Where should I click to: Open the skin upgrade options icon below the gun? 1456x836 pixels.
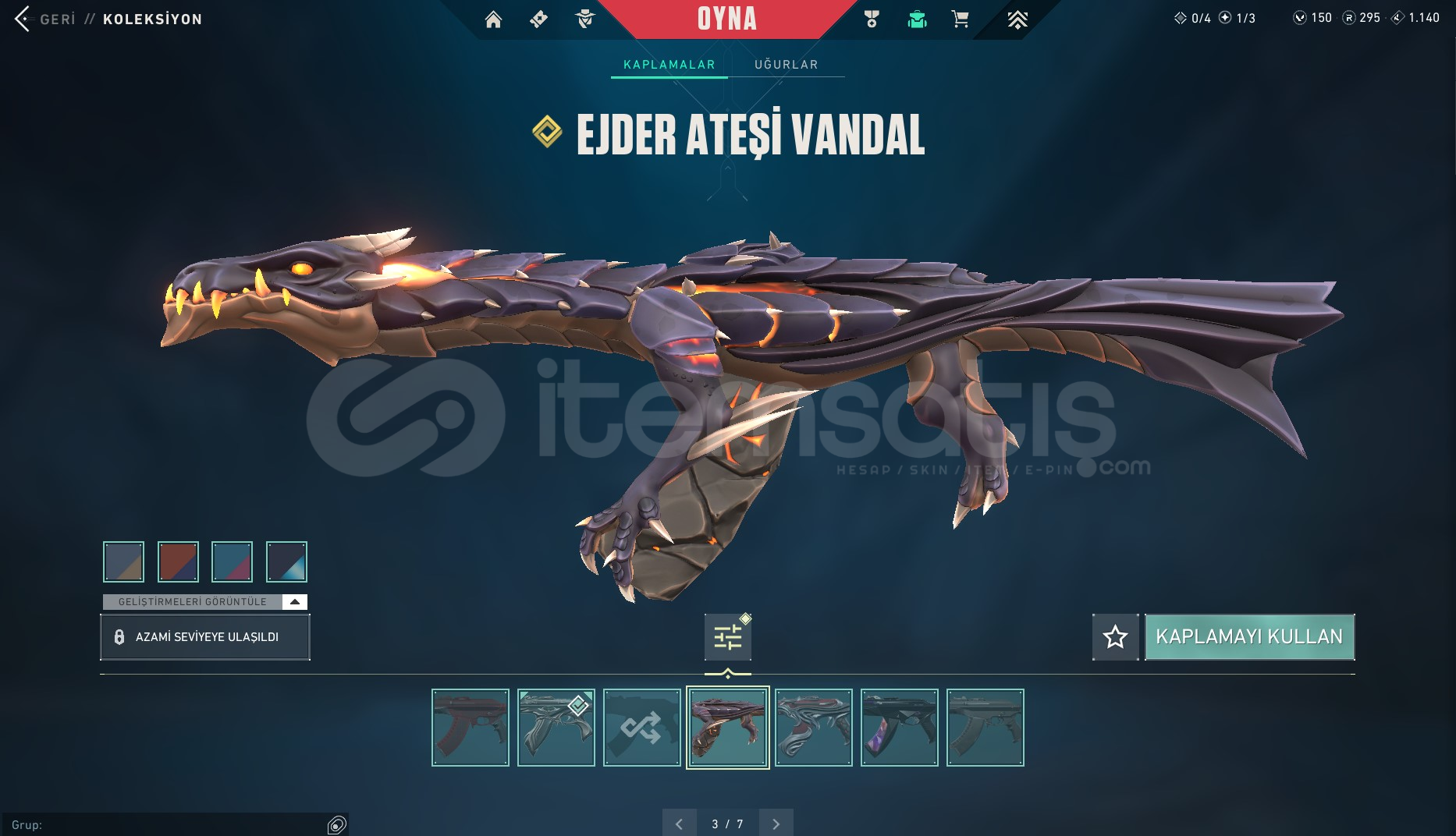click(727, 636)
